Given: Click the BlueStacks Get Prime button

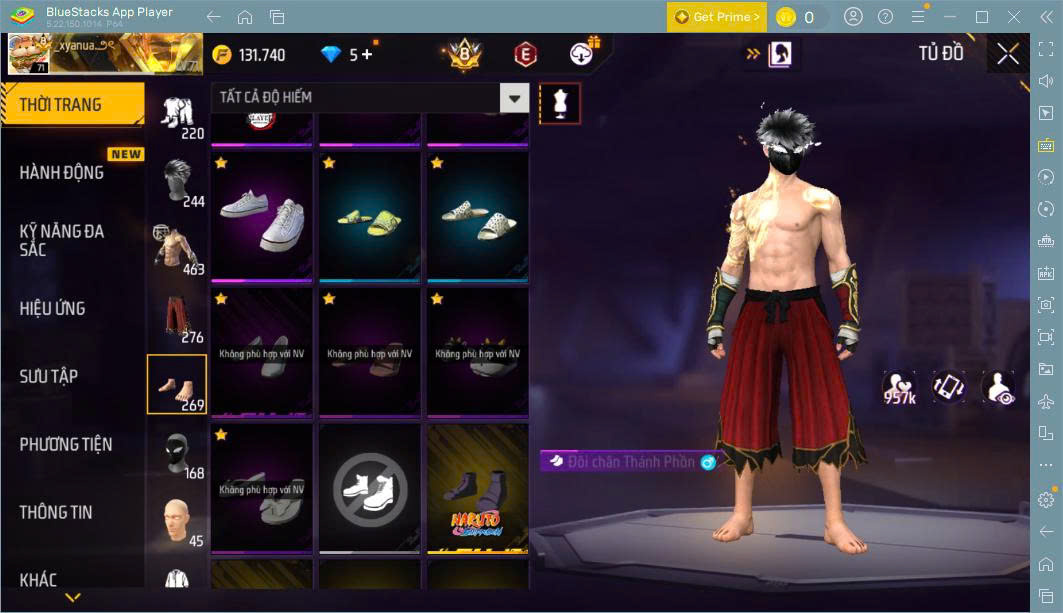Looking at the screenshot, I should pos(716,17).
